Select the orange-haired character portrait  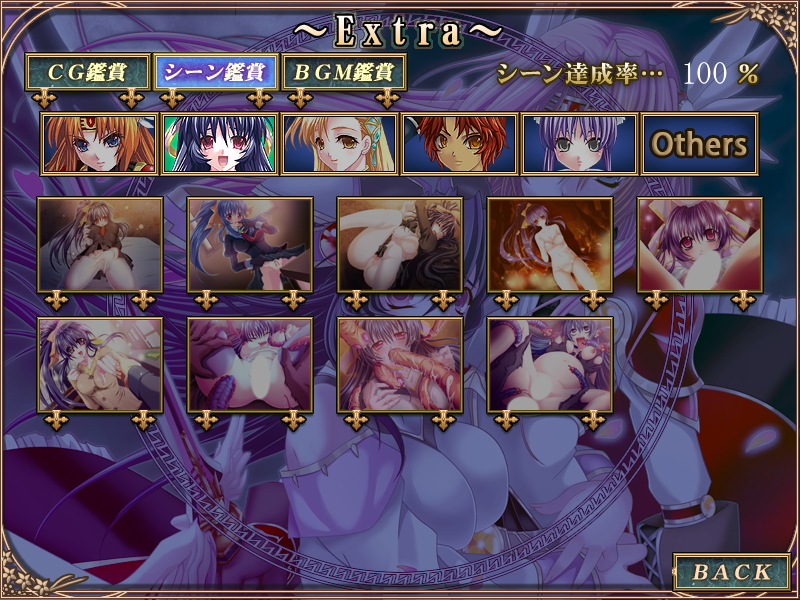tap(99, 144)
